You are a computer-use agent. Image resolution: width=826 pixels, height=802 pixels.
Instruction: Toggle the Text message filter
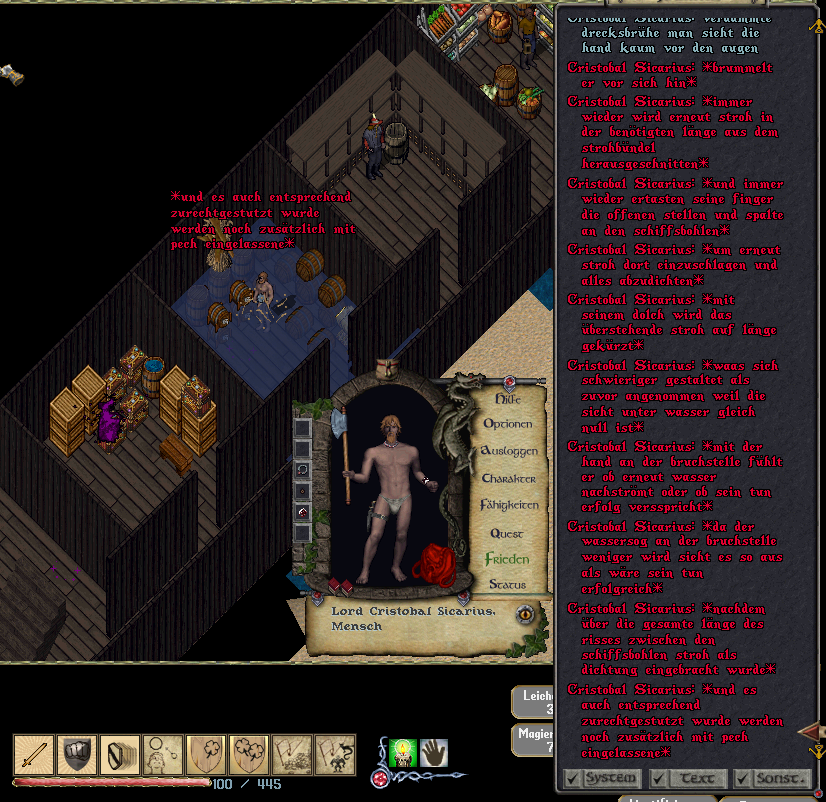click(x=686, y=777)
